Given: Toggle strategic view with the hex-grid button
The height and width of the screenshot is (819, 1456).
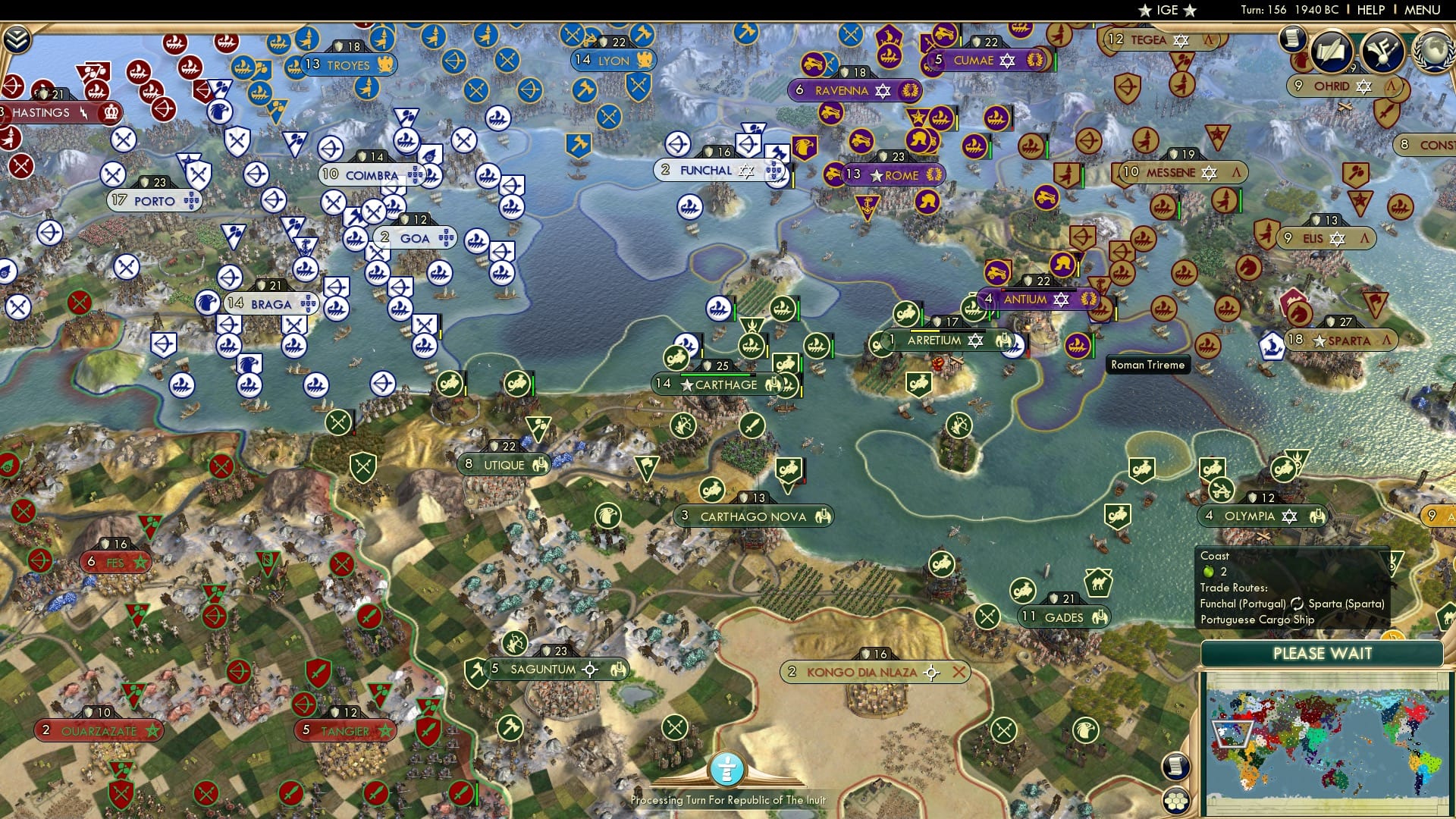Looking at the screenshot, I should 1176,802.
